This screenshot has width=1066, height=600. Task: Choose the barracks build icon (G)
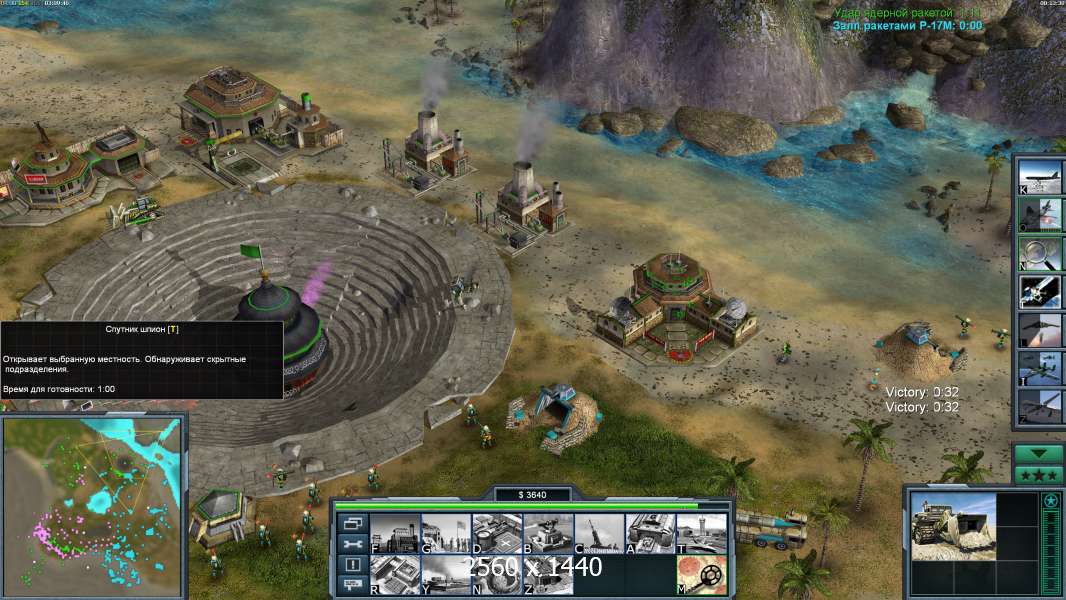tap(445, 533)
